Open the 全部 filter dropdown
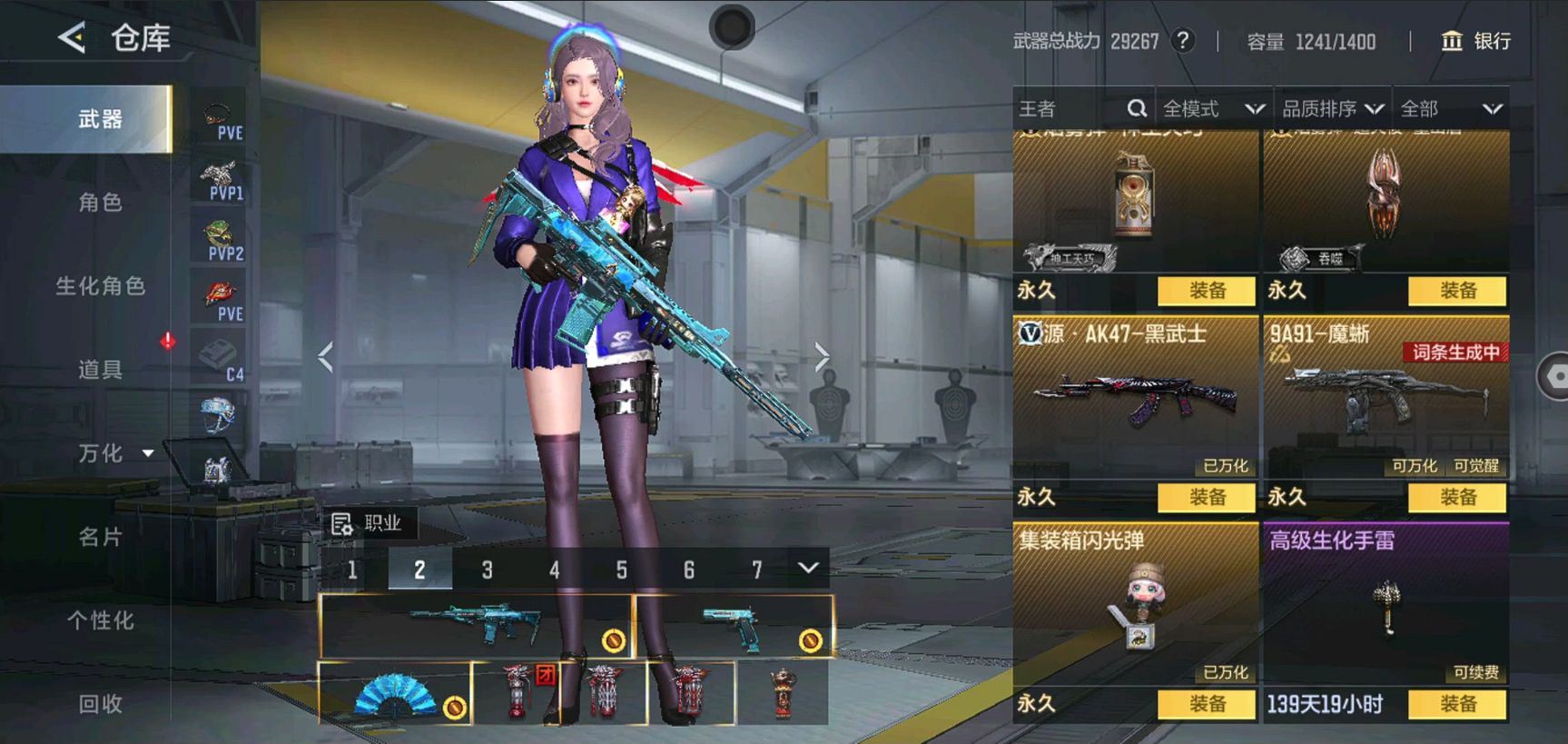Viewport: 1568px width, 744px height. pyautogui.click(x=1450, y=109)
